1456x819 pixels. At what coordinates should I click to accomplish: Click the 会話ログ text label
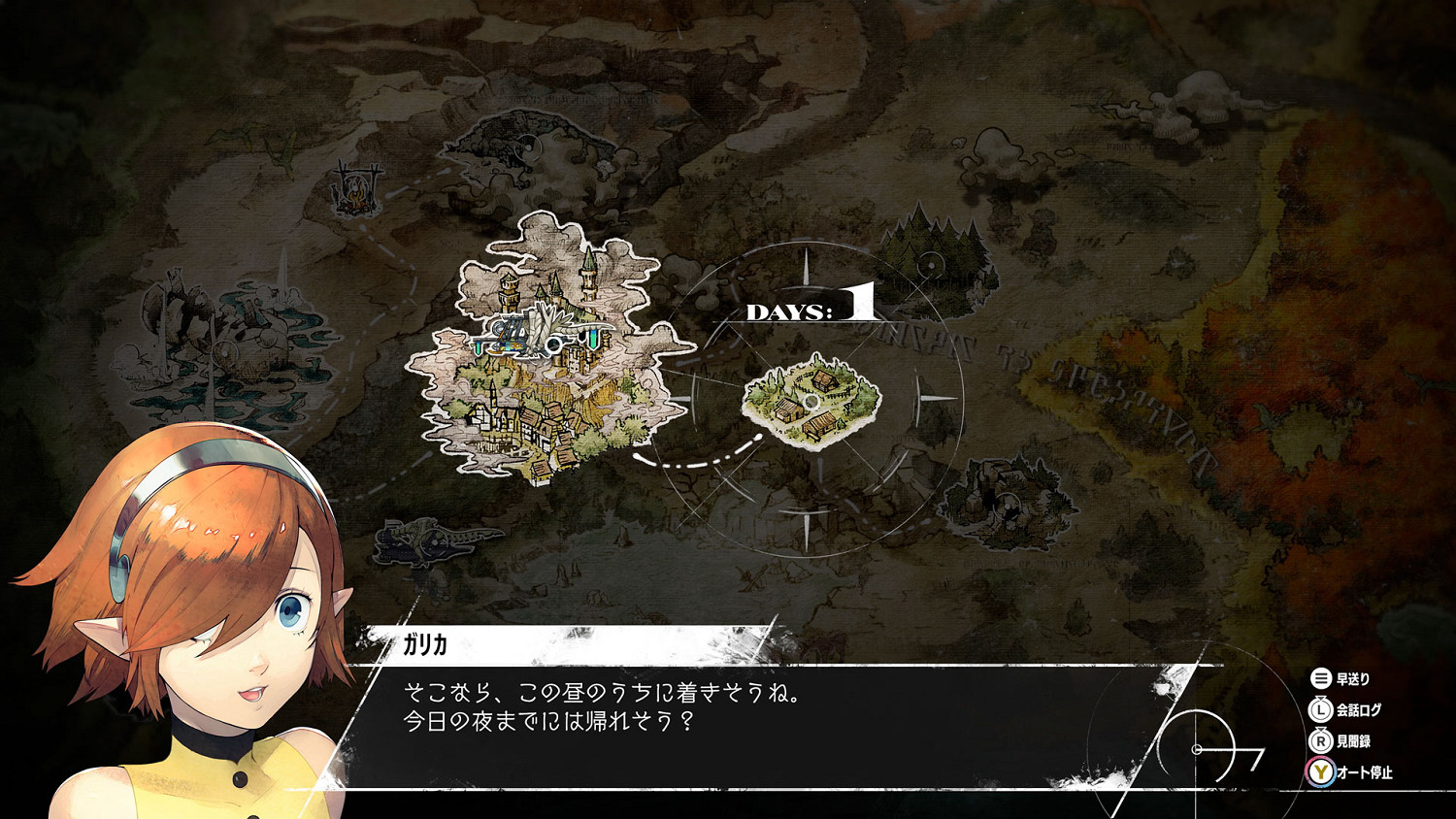tap(1359, 709)
